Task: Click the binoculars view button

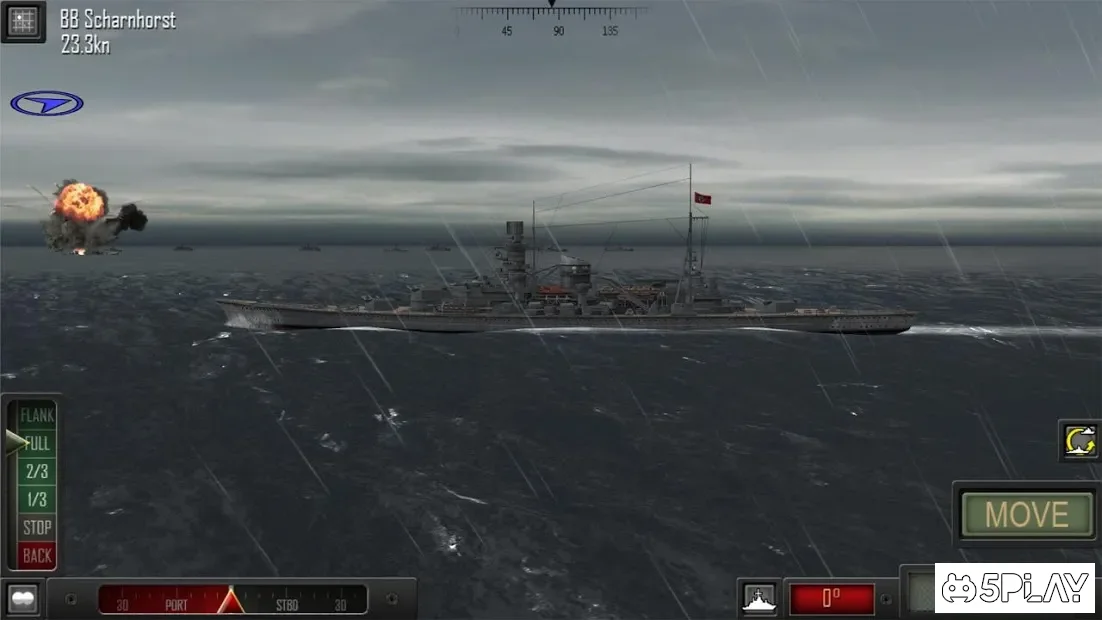Action: point(22,598)
